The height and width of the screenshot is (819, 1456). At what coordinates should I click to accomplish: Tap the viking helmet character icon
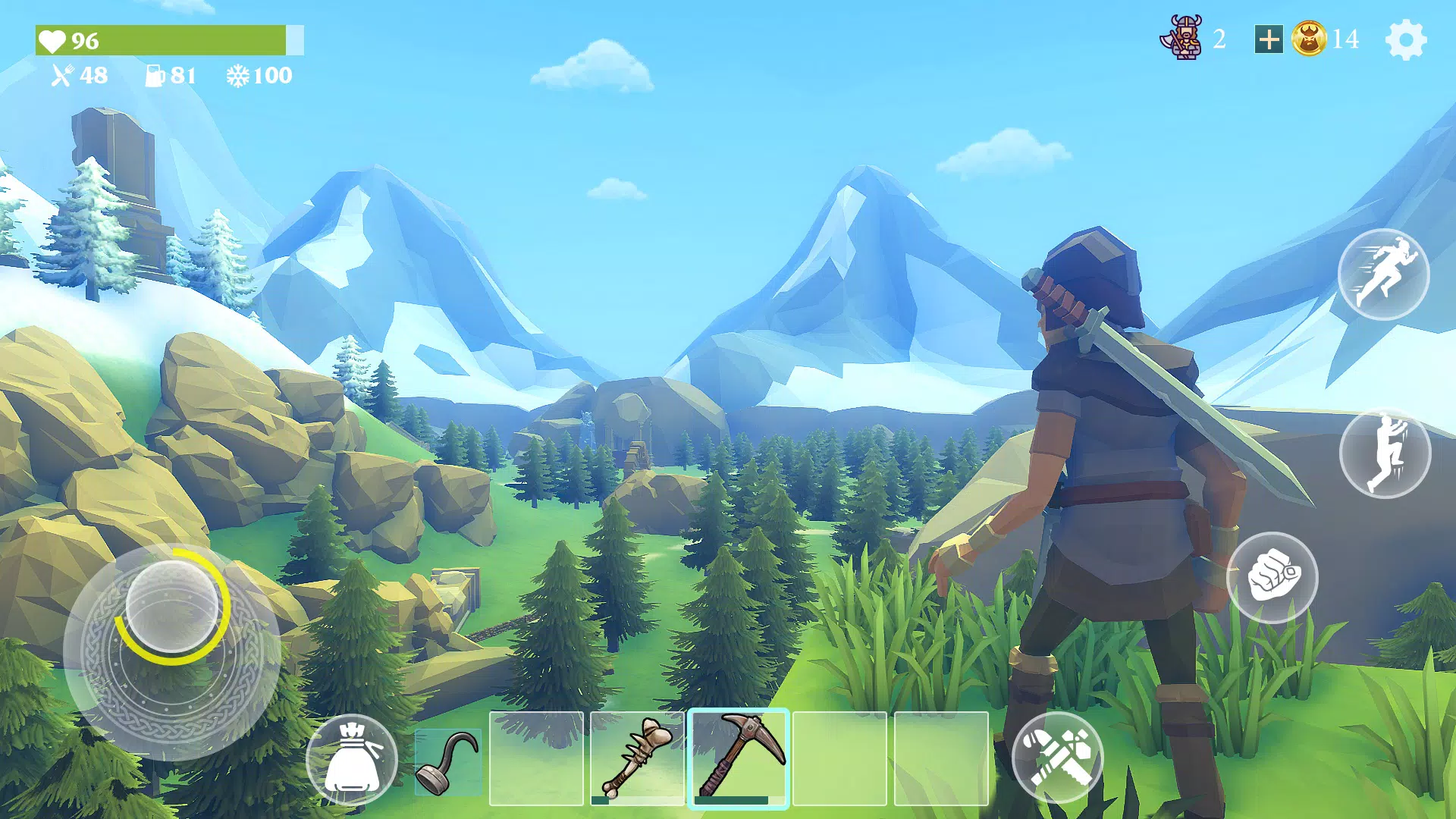click(x=1183, y=38)
